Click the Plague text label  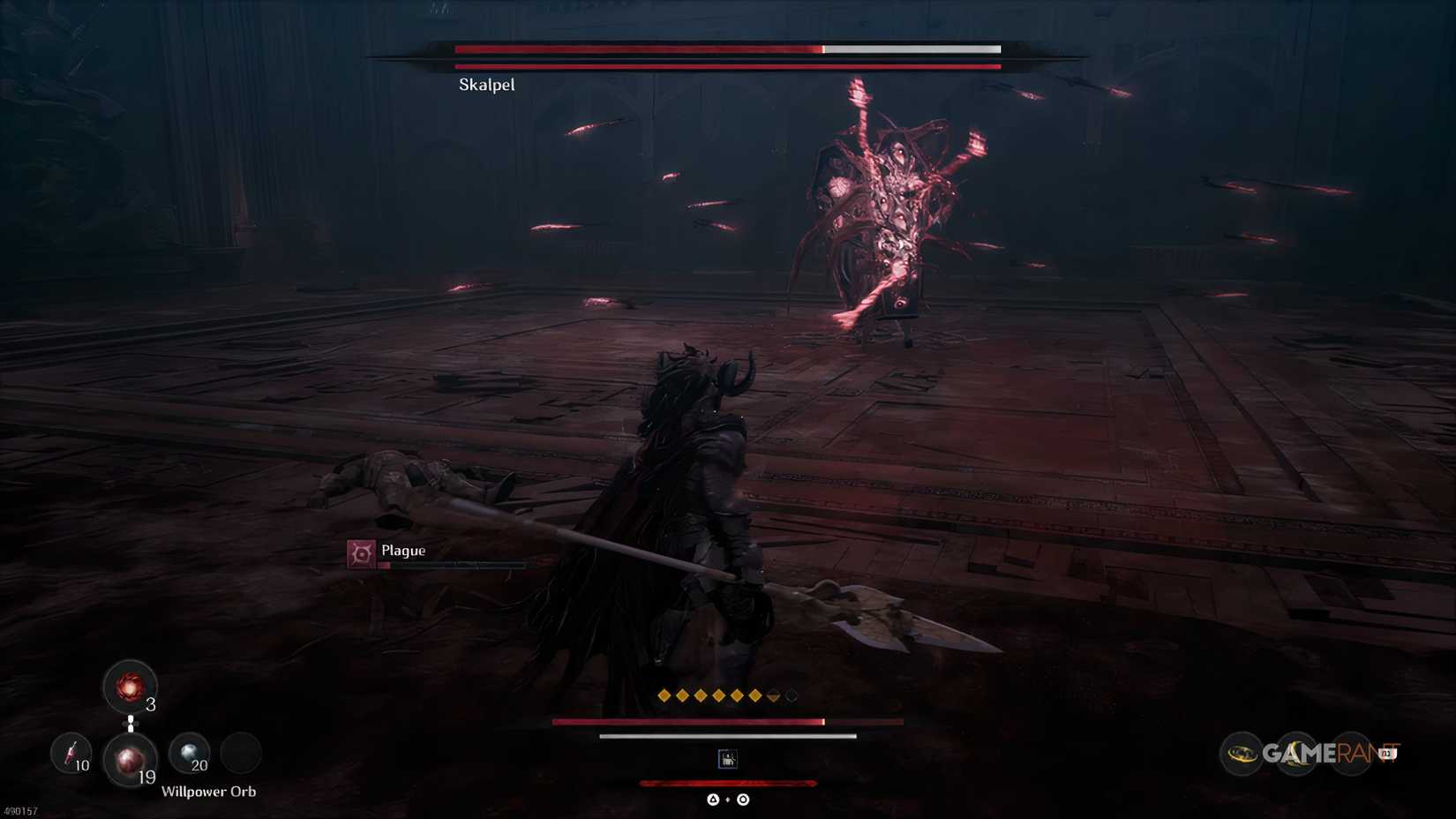402,549
